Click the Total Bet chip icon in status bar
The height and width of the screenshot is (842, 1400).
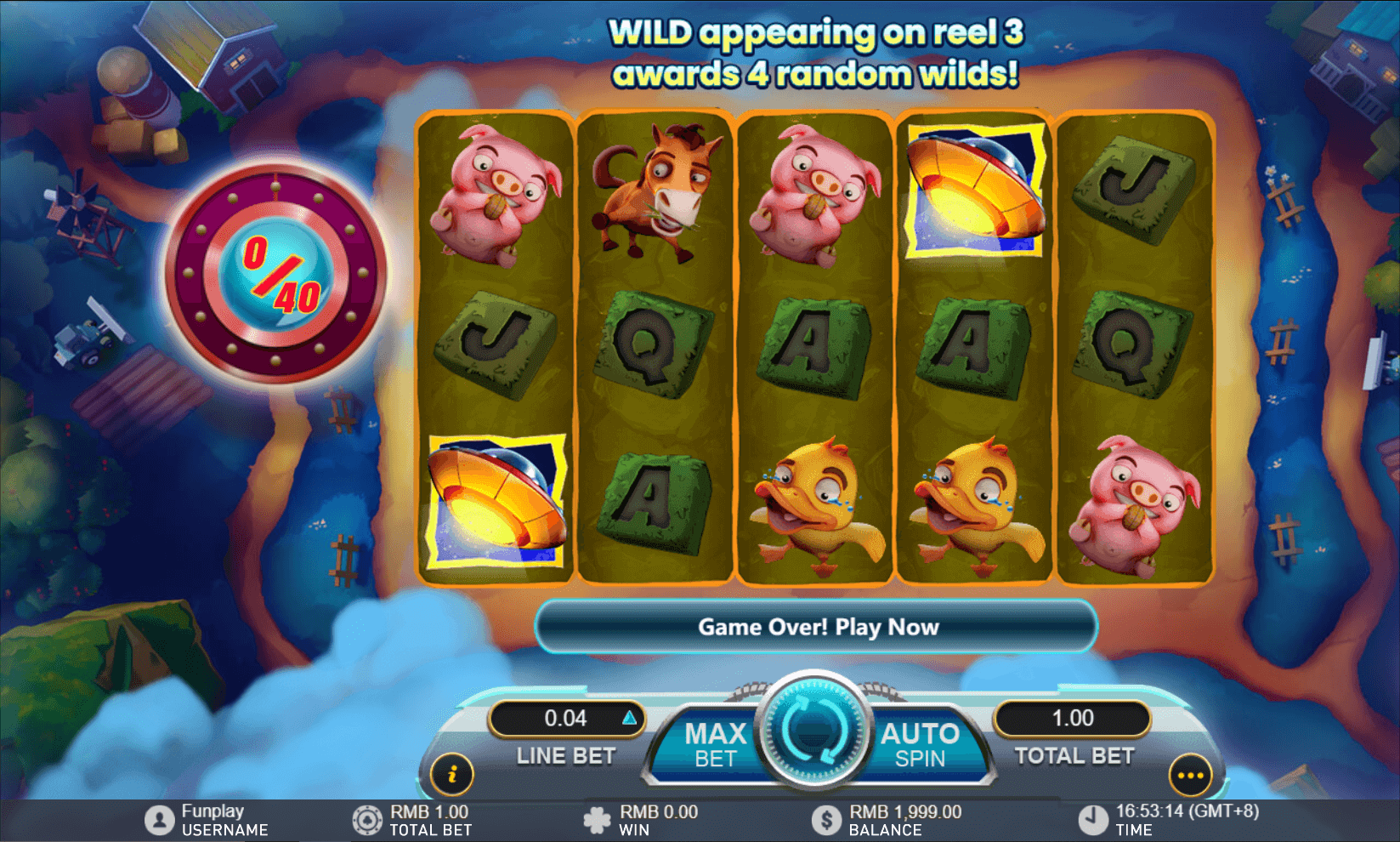[367, 819]
